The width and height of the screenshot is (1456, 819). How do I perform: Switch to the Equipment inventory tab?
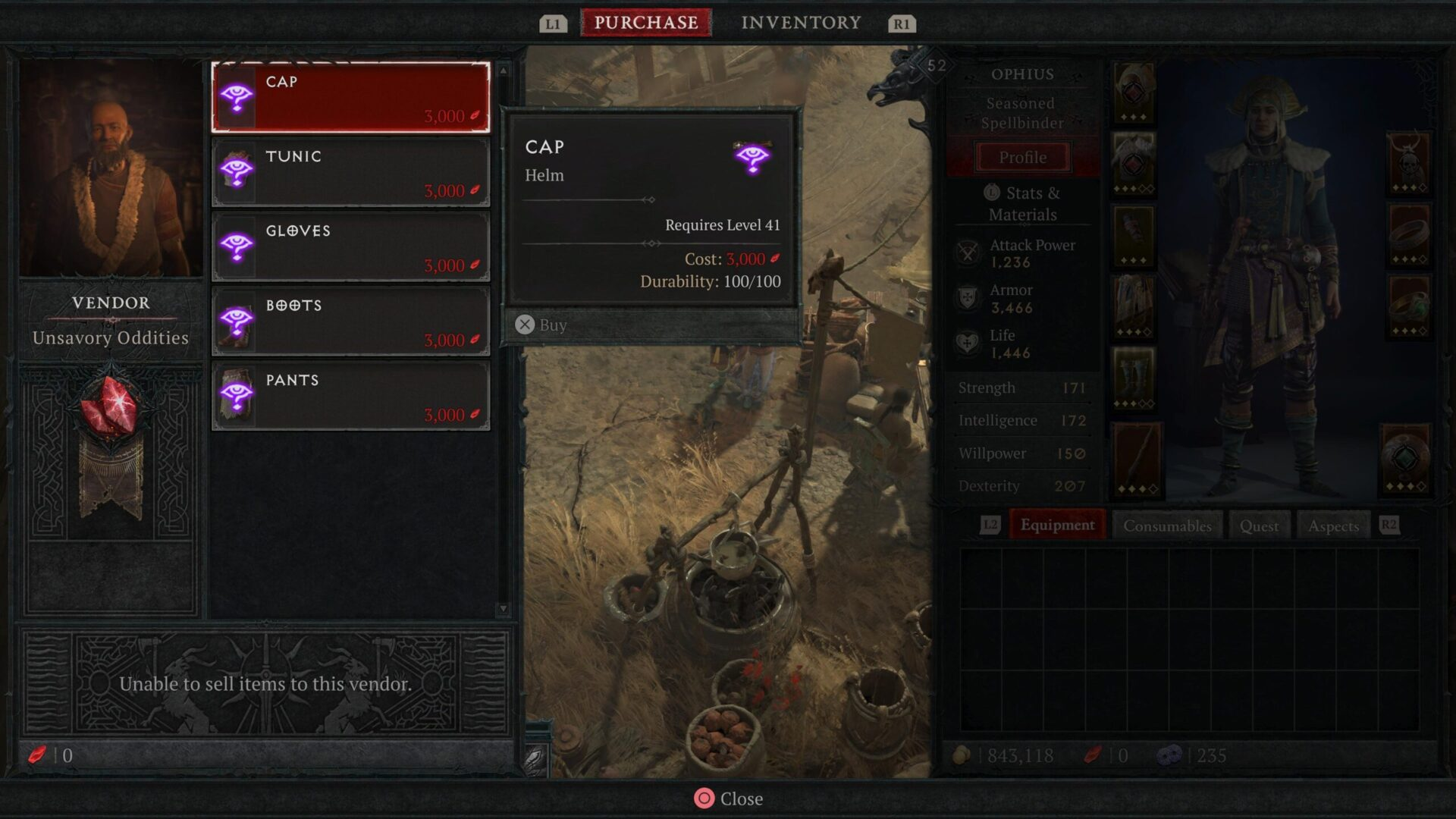(x=1057, y=526)
